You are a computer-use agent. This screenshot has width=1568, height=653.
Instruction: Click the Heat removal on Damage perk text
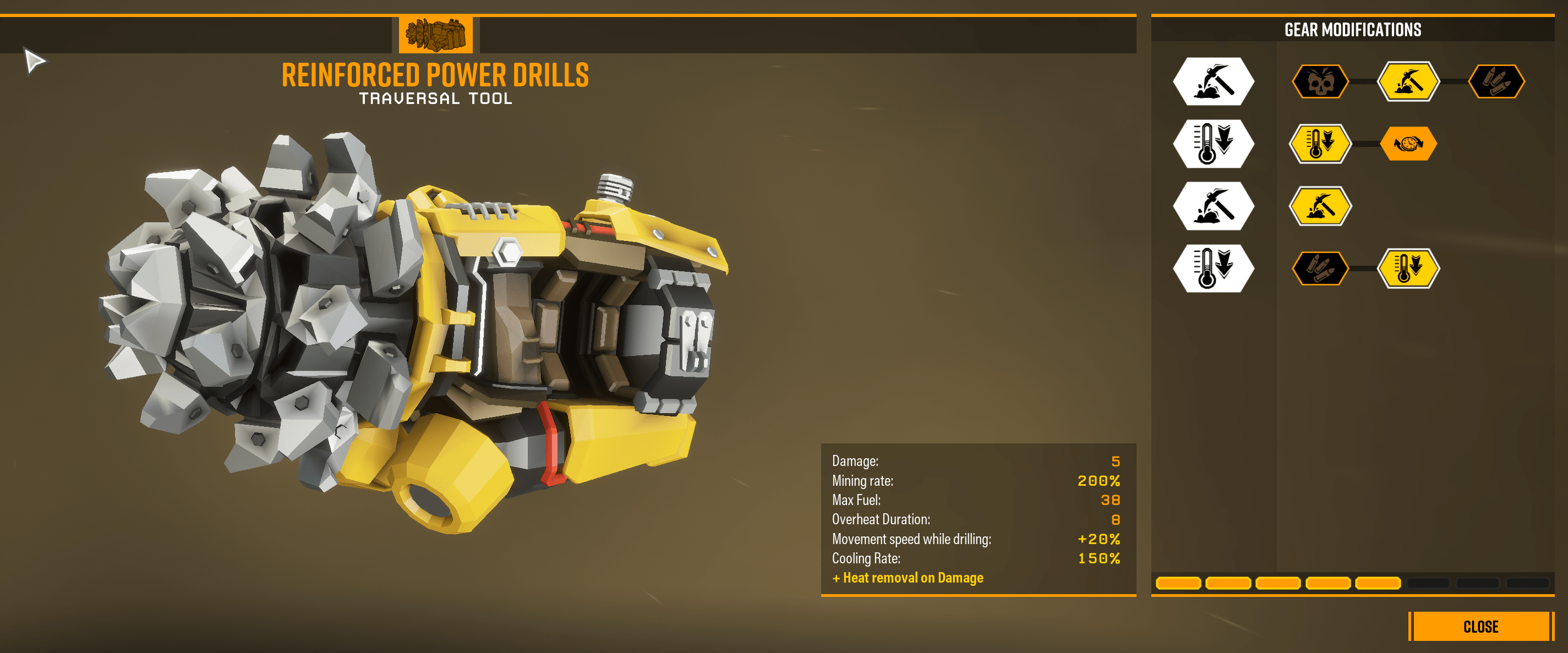tap(907, 577)
